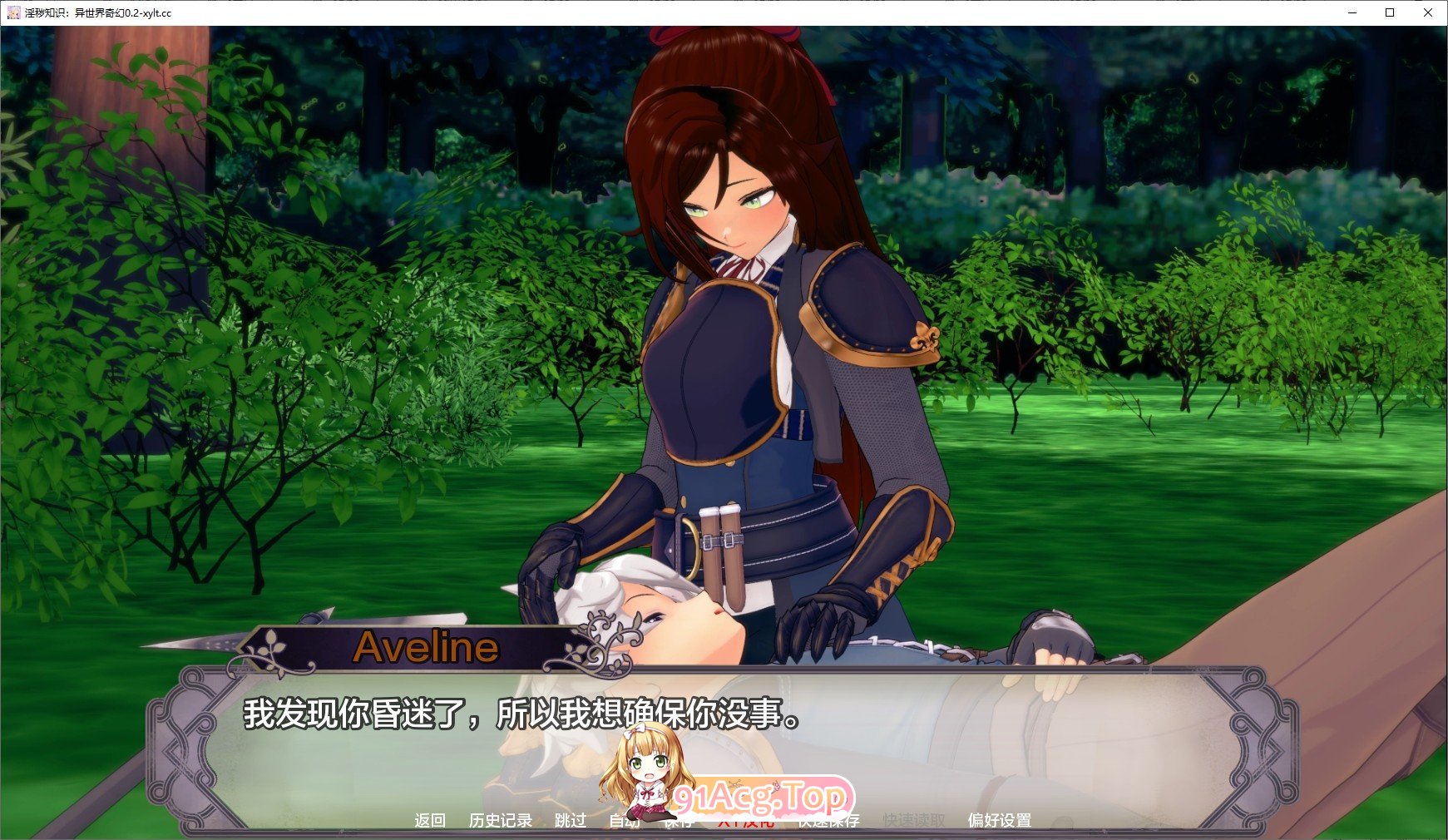Activate 跳过 to skip dialogue
The width and height of the screenshot is (1448, 840).
point(571,821)
